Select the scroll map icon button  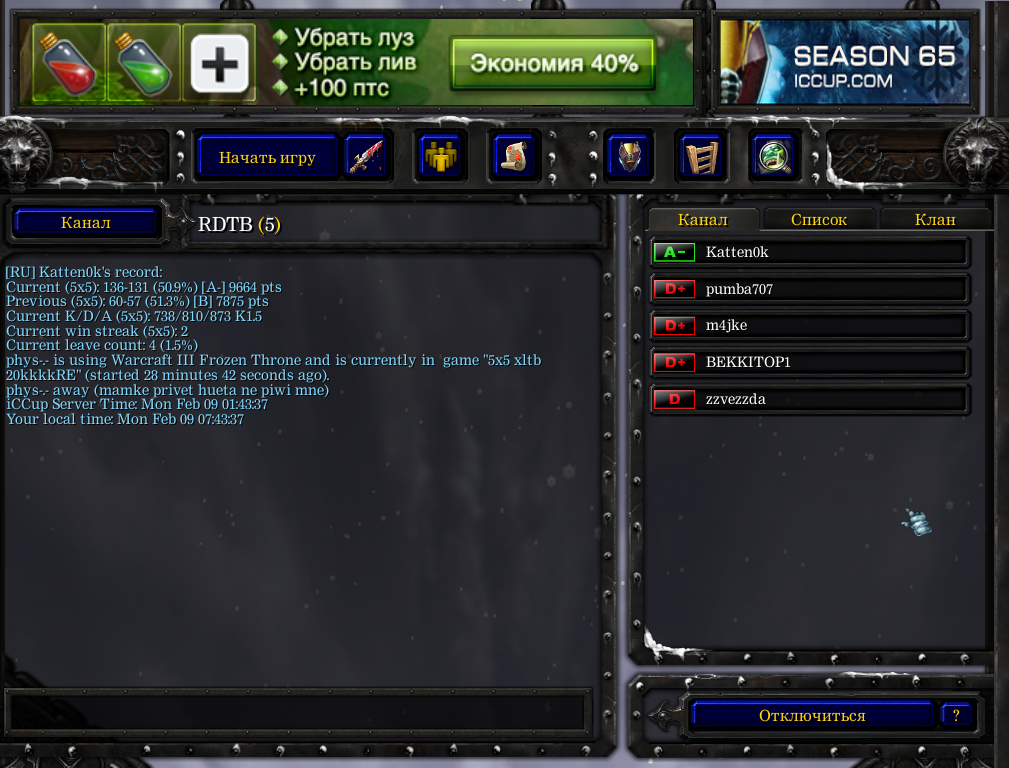pos(514,157)
